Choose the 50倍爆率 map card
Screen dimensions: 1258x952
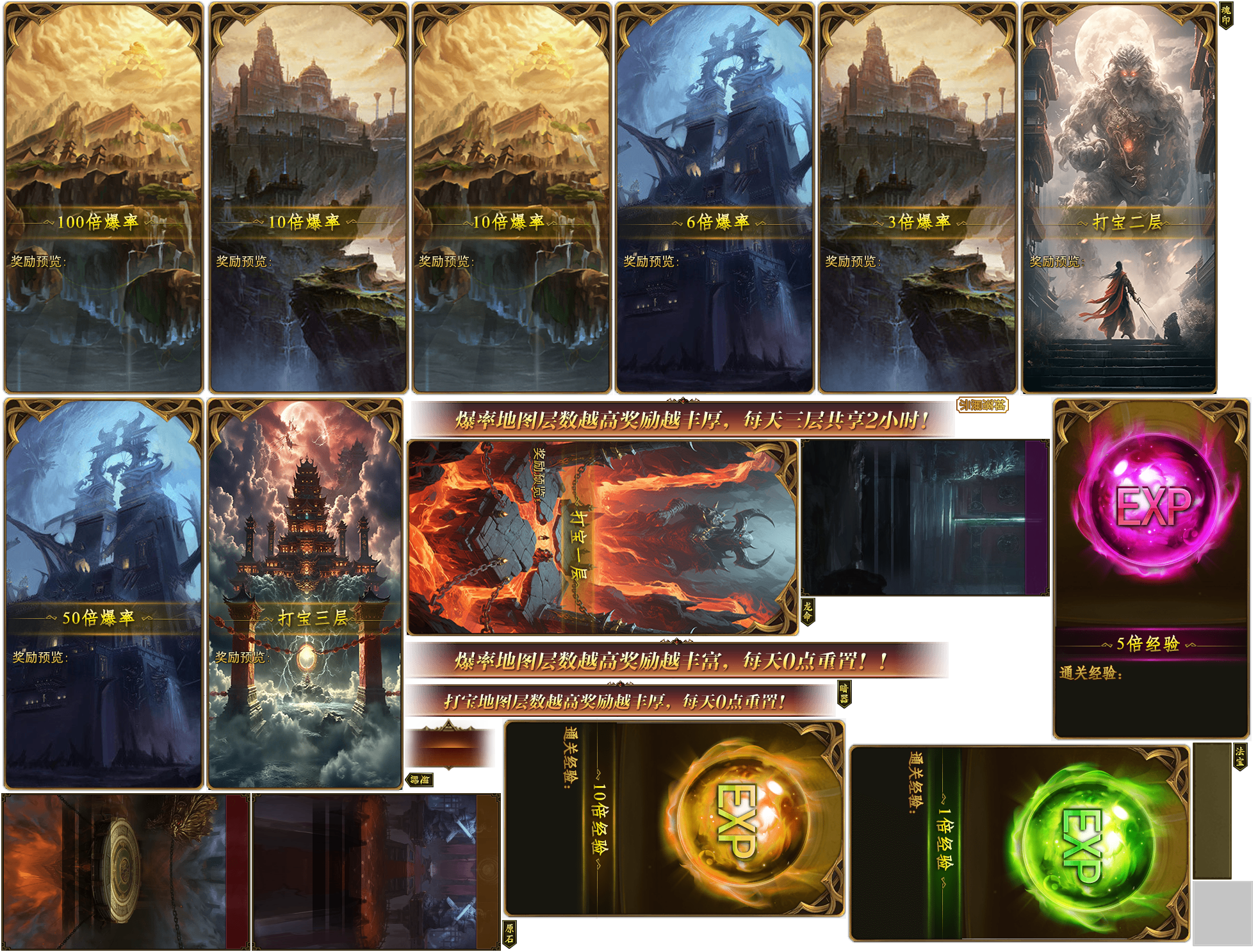point(103,593)
